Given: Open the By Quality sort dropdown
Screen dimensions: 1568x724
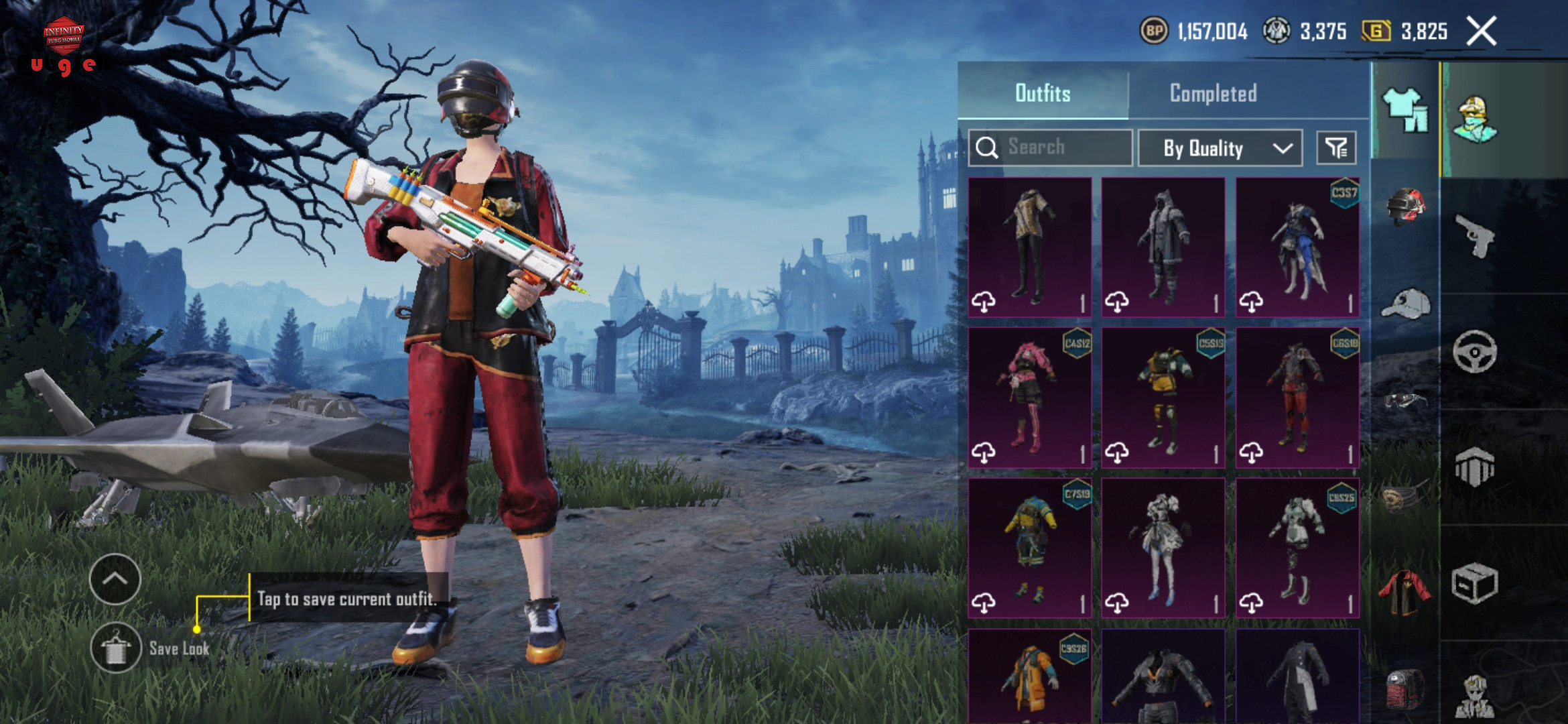Looking at the screenshot, I should coord(1220,148).
